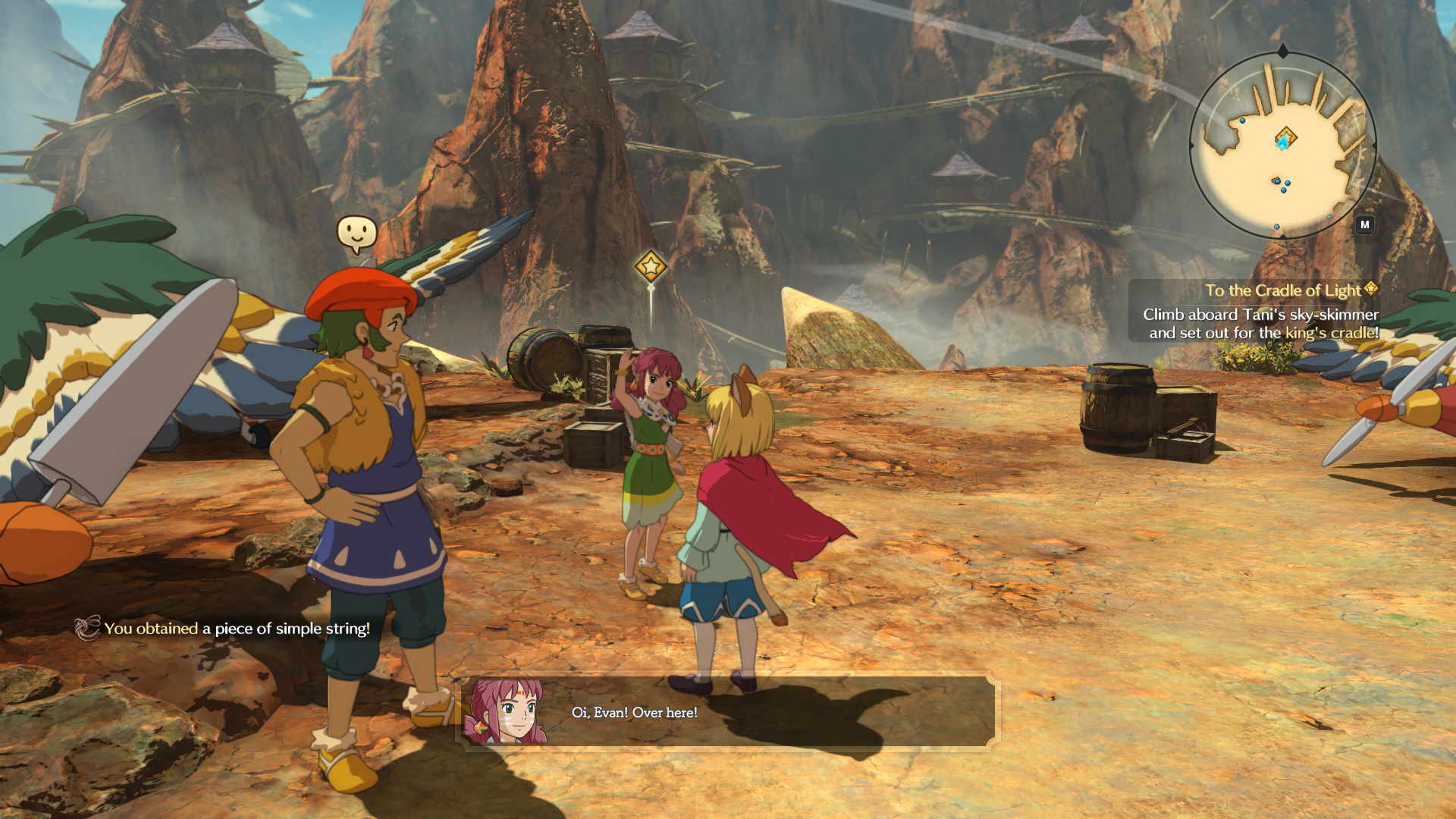Click the gold quest marker on the minimap
The width and height of the screenshot is (1456, 819).
click(1286, 138)
